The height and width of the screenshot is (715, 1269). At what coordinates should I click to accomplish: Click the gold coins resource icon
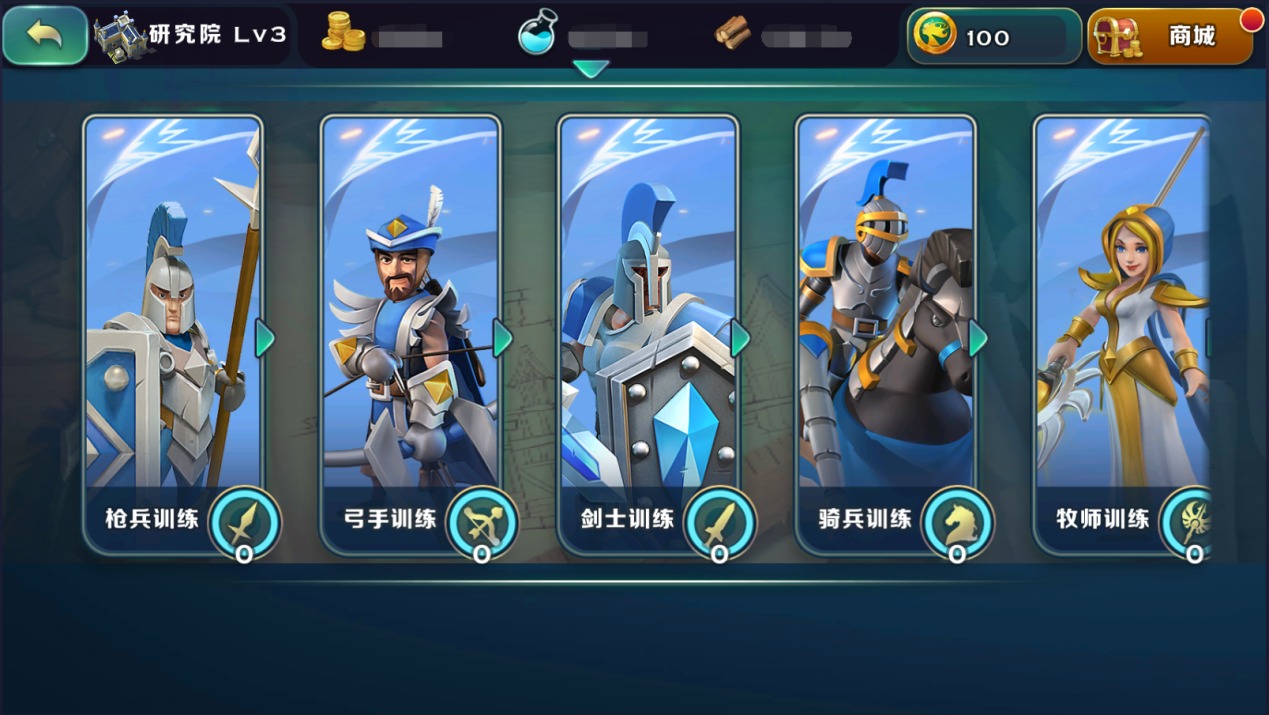(343, 33)
